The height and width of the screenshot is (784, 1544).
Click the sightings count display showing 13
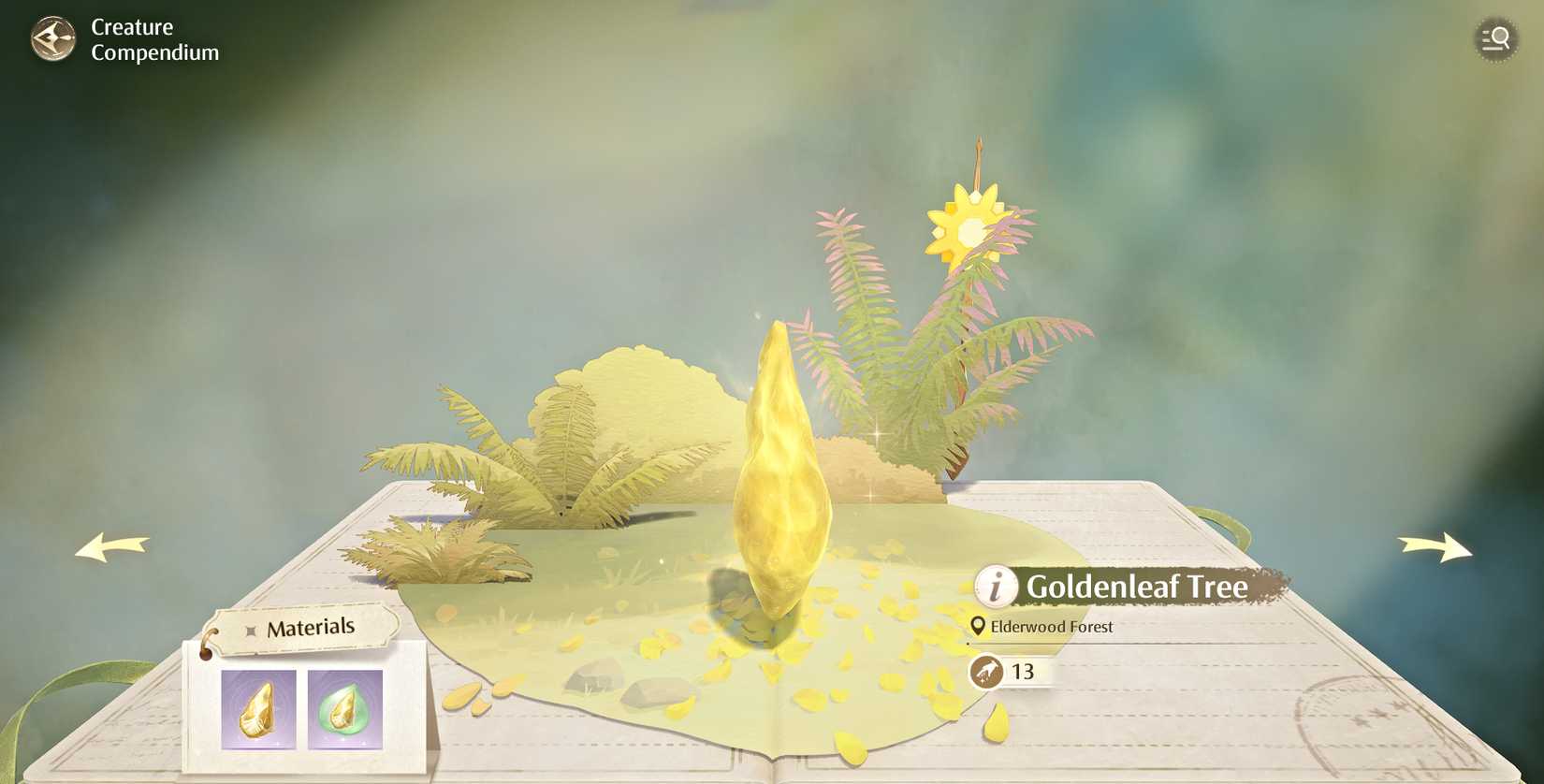coord(1025,671)
